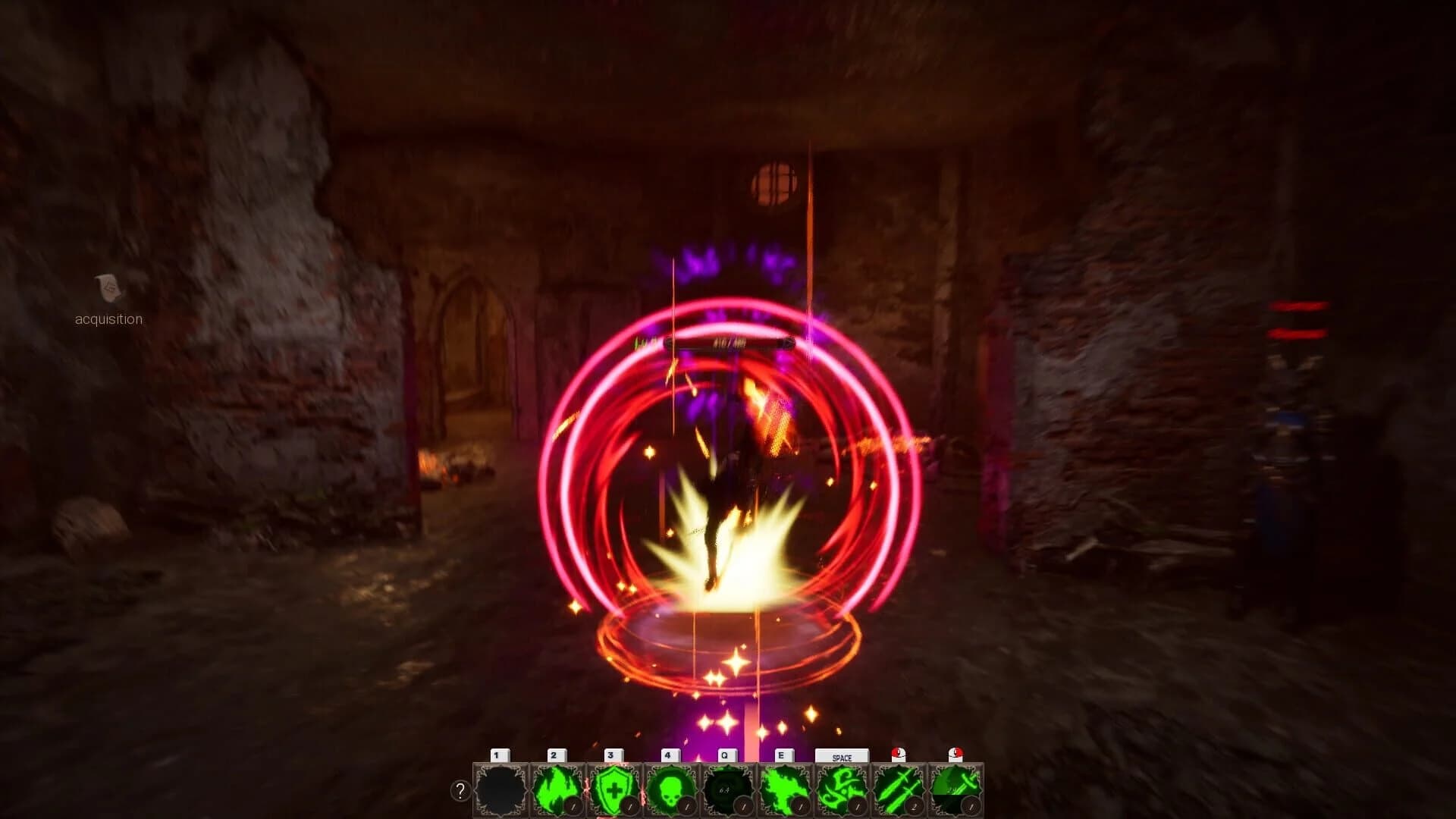Click the charge counter showing 2 on the swords slot
This screenshot has height=819, width=1456.
pyautogui.click(x=915, y=805)
